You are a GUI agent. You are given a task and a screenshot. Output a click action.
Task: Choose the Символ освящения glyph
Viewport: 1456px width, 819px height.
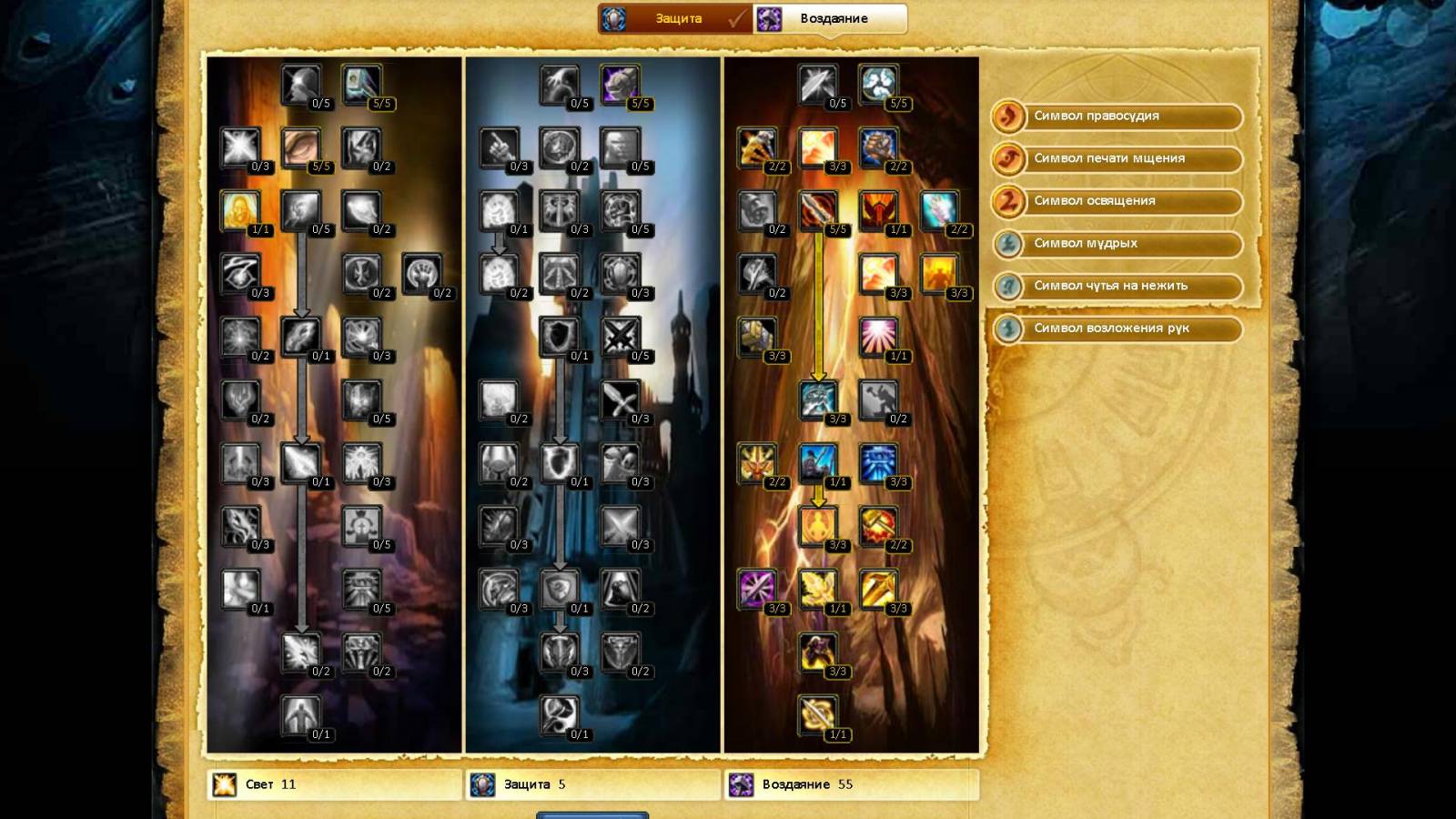pos(1117,201)
